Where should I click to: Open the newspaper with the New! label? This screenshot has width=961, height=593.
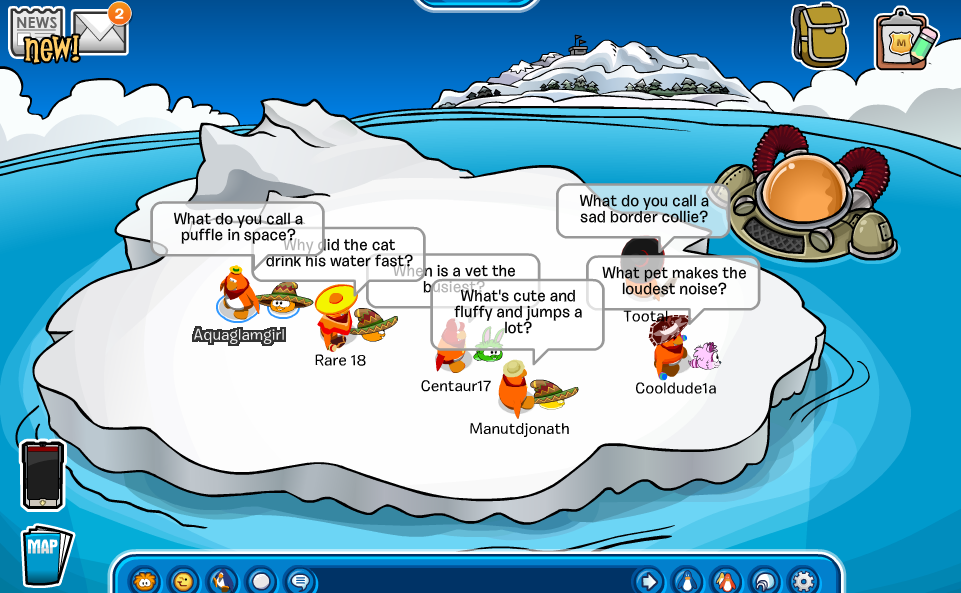coord(38,34)
